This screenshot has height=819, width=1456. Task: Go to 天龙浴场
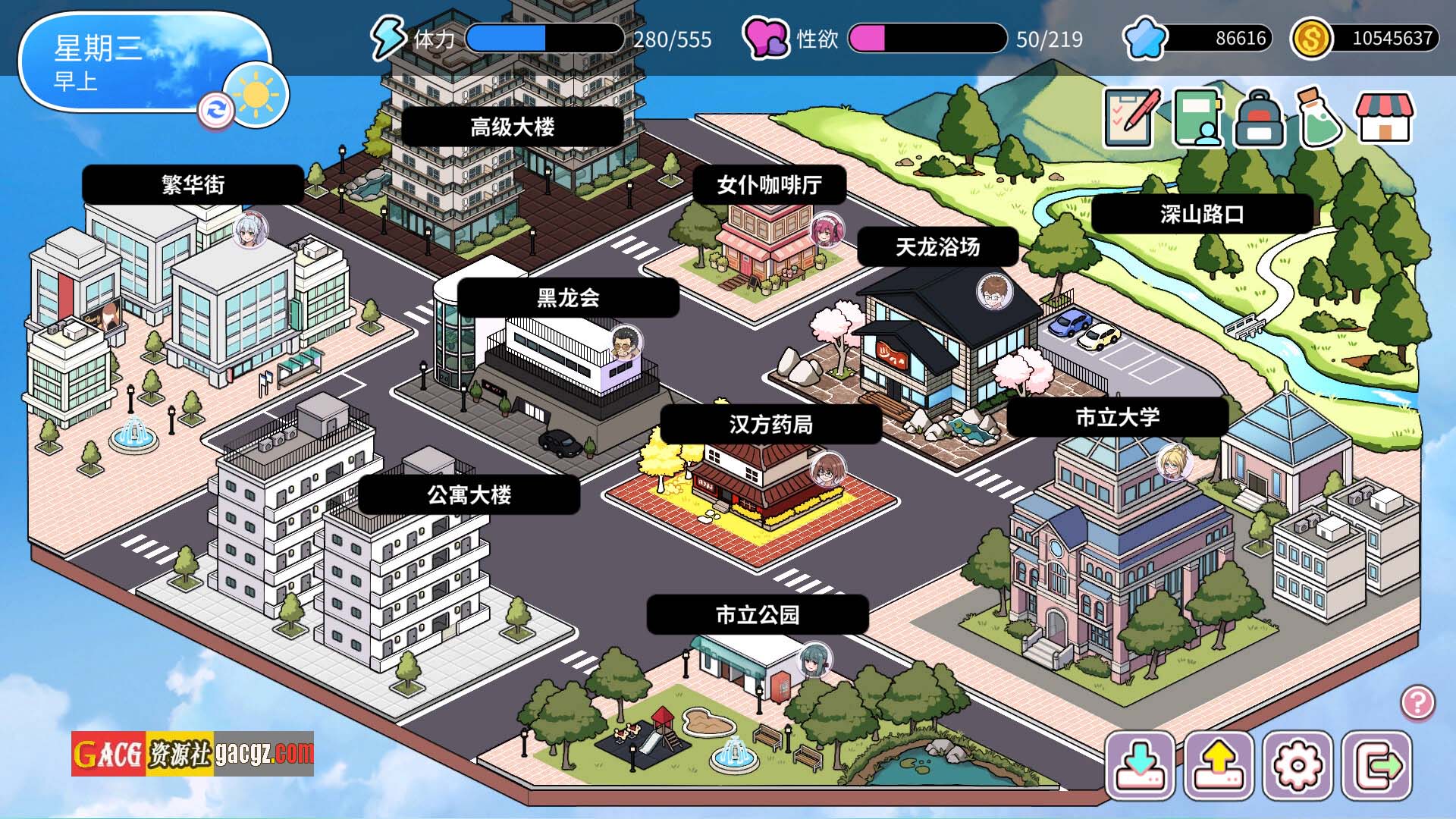point(937,246)
